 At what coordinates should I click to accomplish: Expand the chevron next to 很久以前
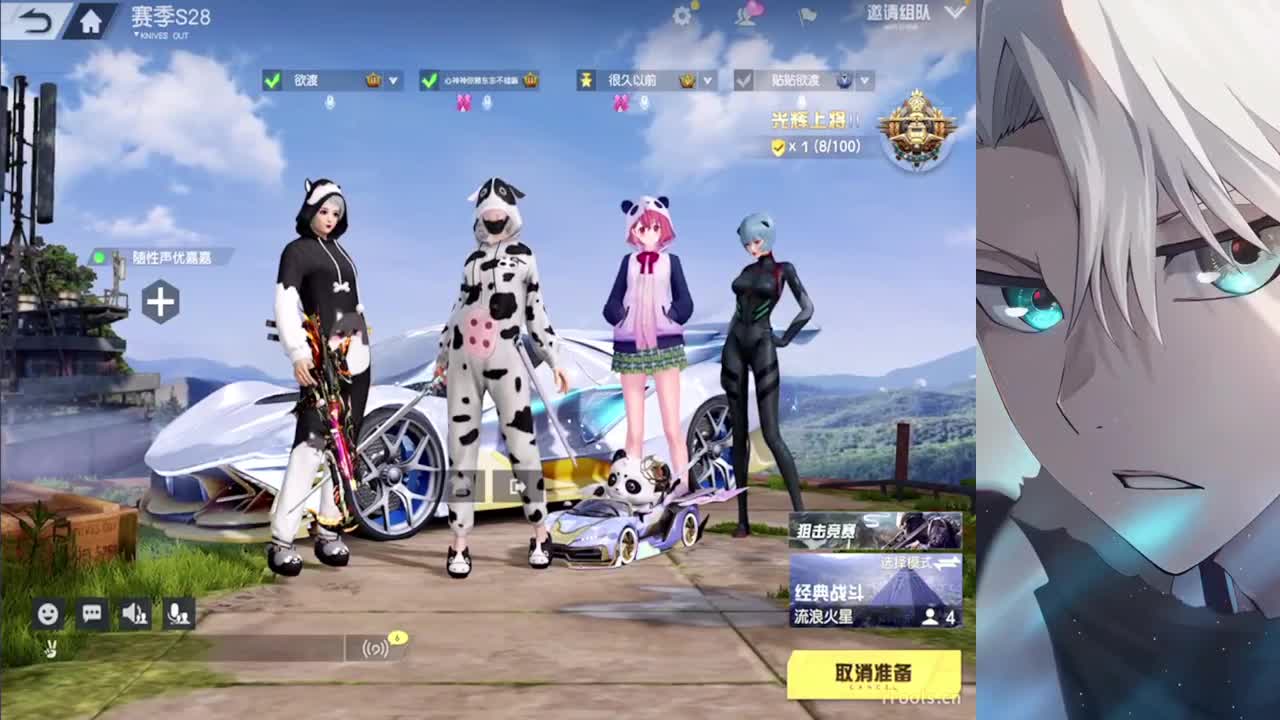[705, 79]
